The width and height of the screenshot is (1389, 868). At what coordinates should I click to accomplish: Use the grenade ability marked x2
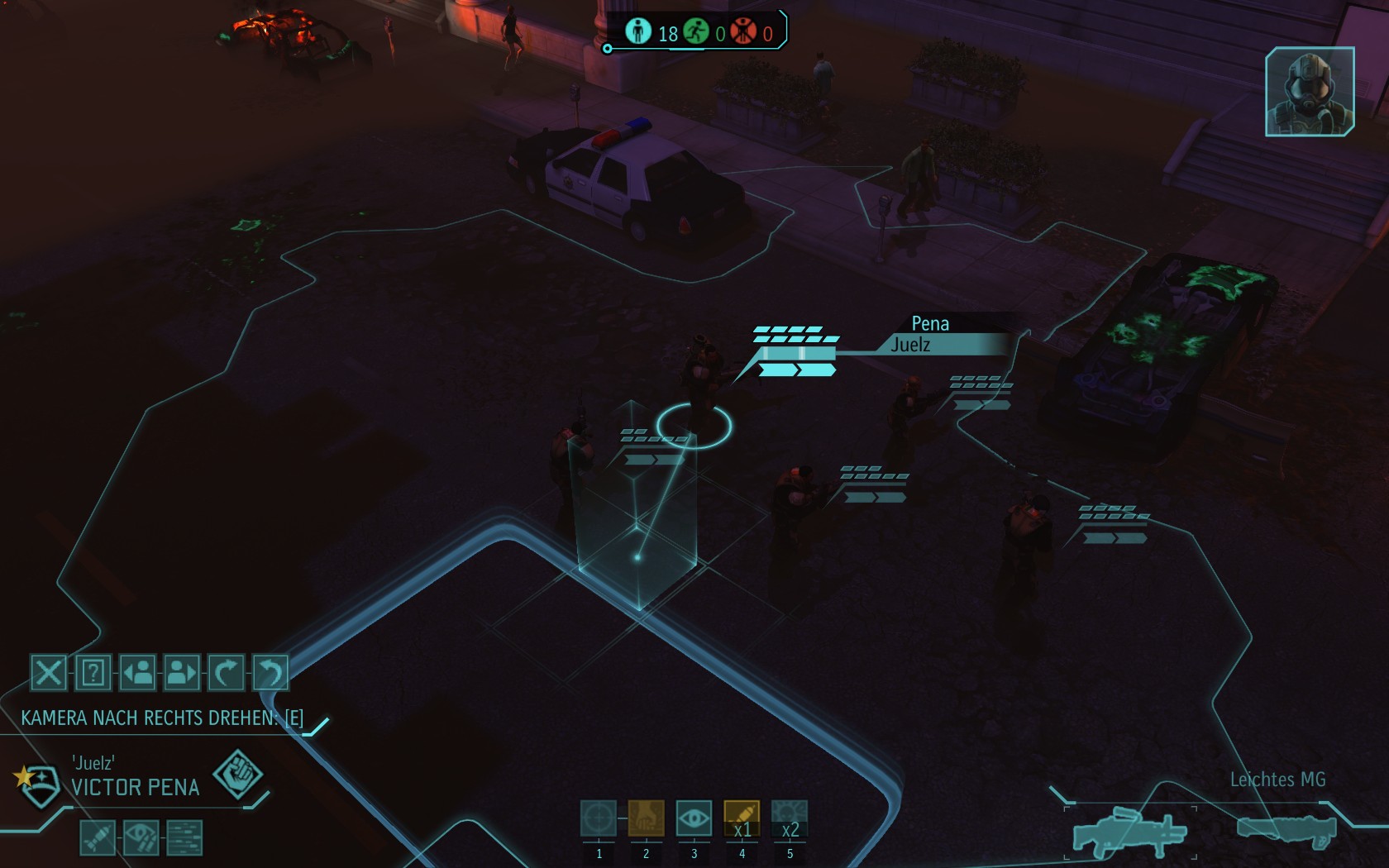pyautogui.click(x=789, y=818)
